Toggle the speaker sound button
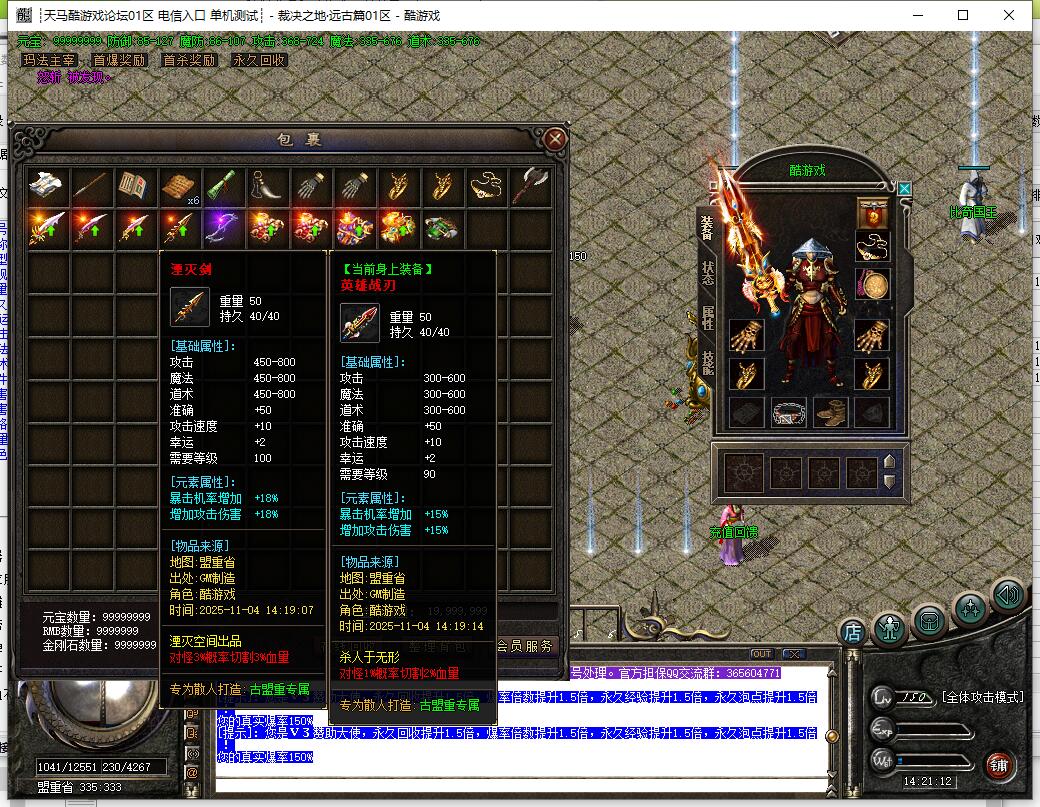 pyautogui.click(x=1008, y=596)
